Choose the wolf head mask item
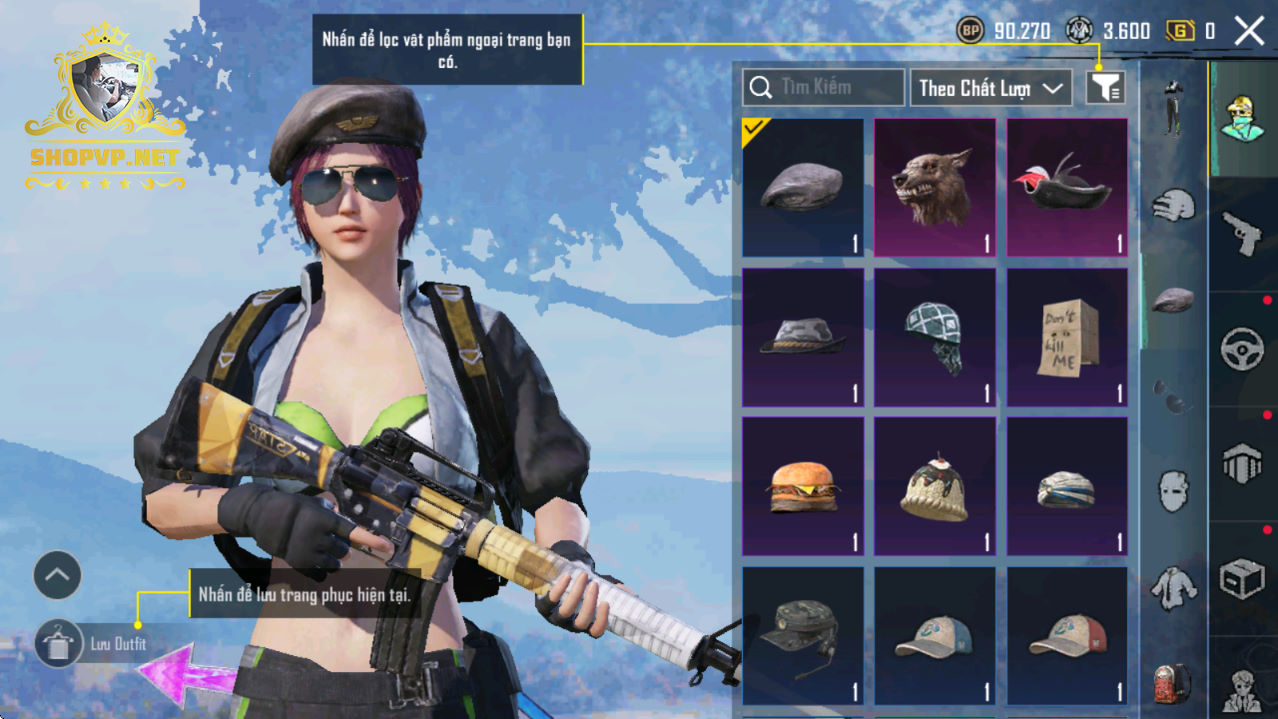Screen dimensions: 1278x719 pyautogui.click(x=935, y=187)
